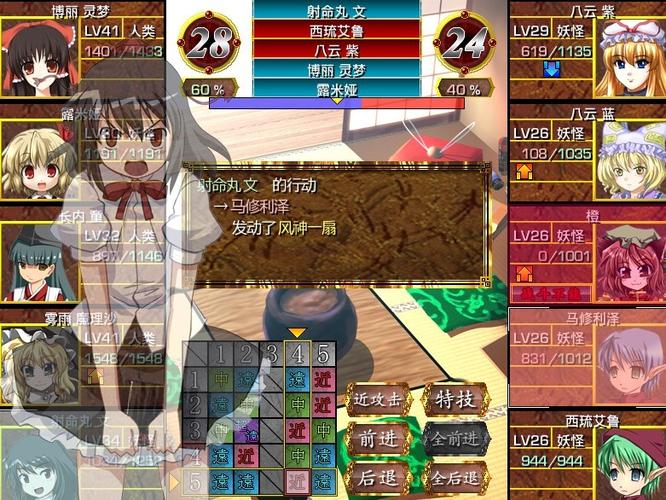Select the LV32 human party member panel
The height and width of the screenshot is (500, 666).
(x=80, y=255)
